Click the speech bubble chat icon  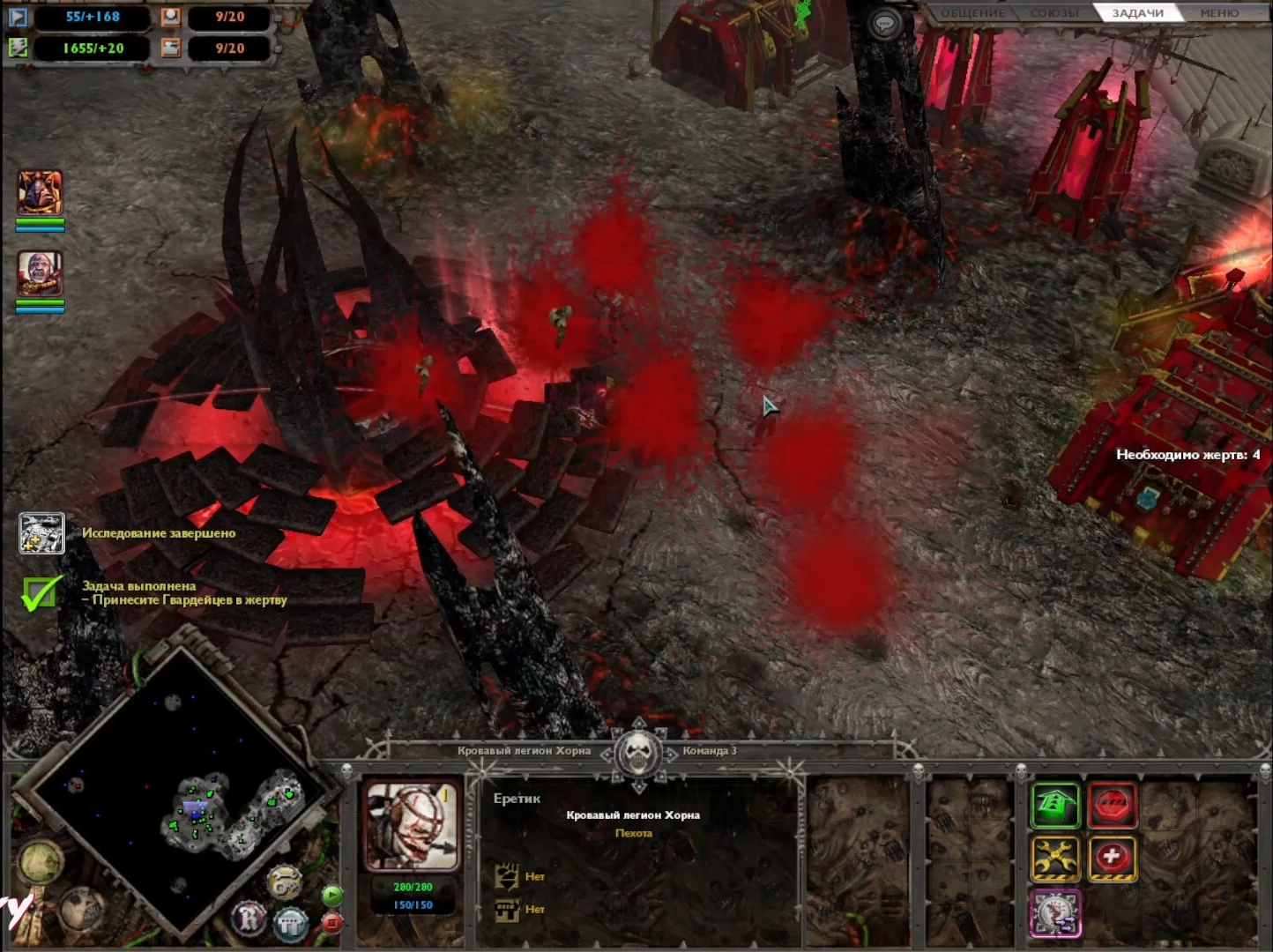[884, 24]
